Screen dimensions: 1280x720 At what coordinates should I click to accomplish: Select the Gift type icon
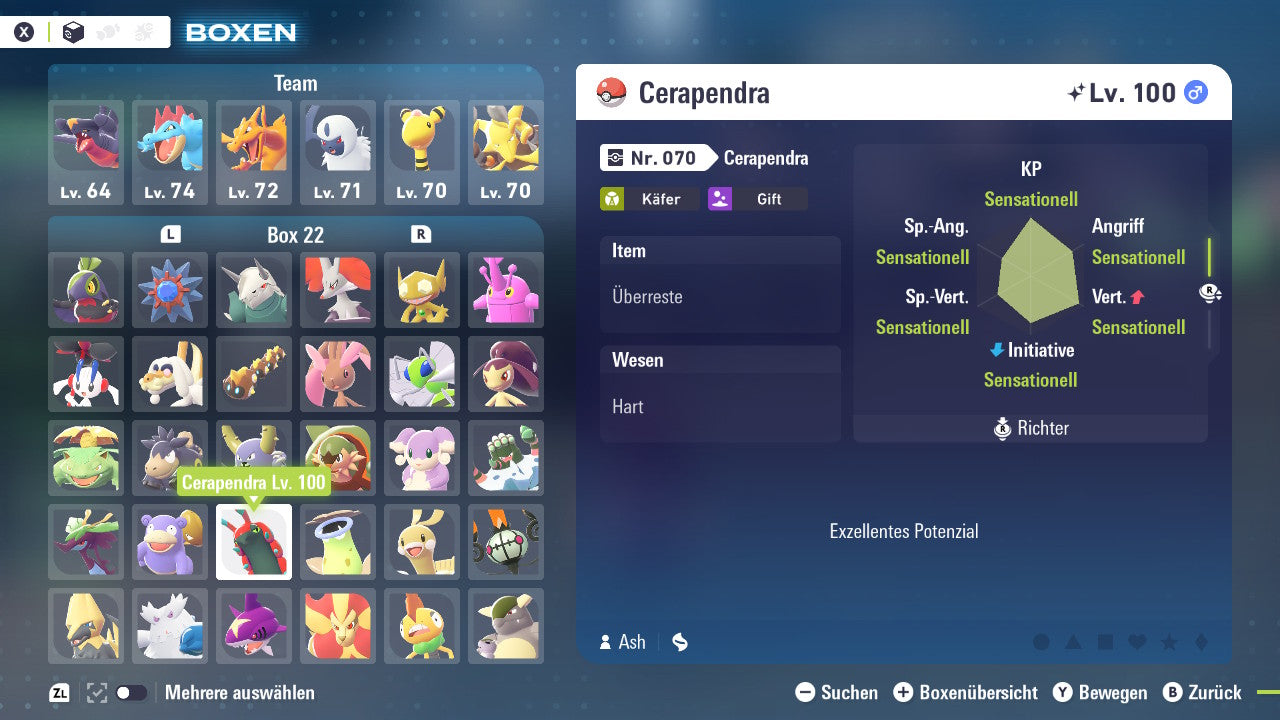pyautogui.click(x=720, y=199)
